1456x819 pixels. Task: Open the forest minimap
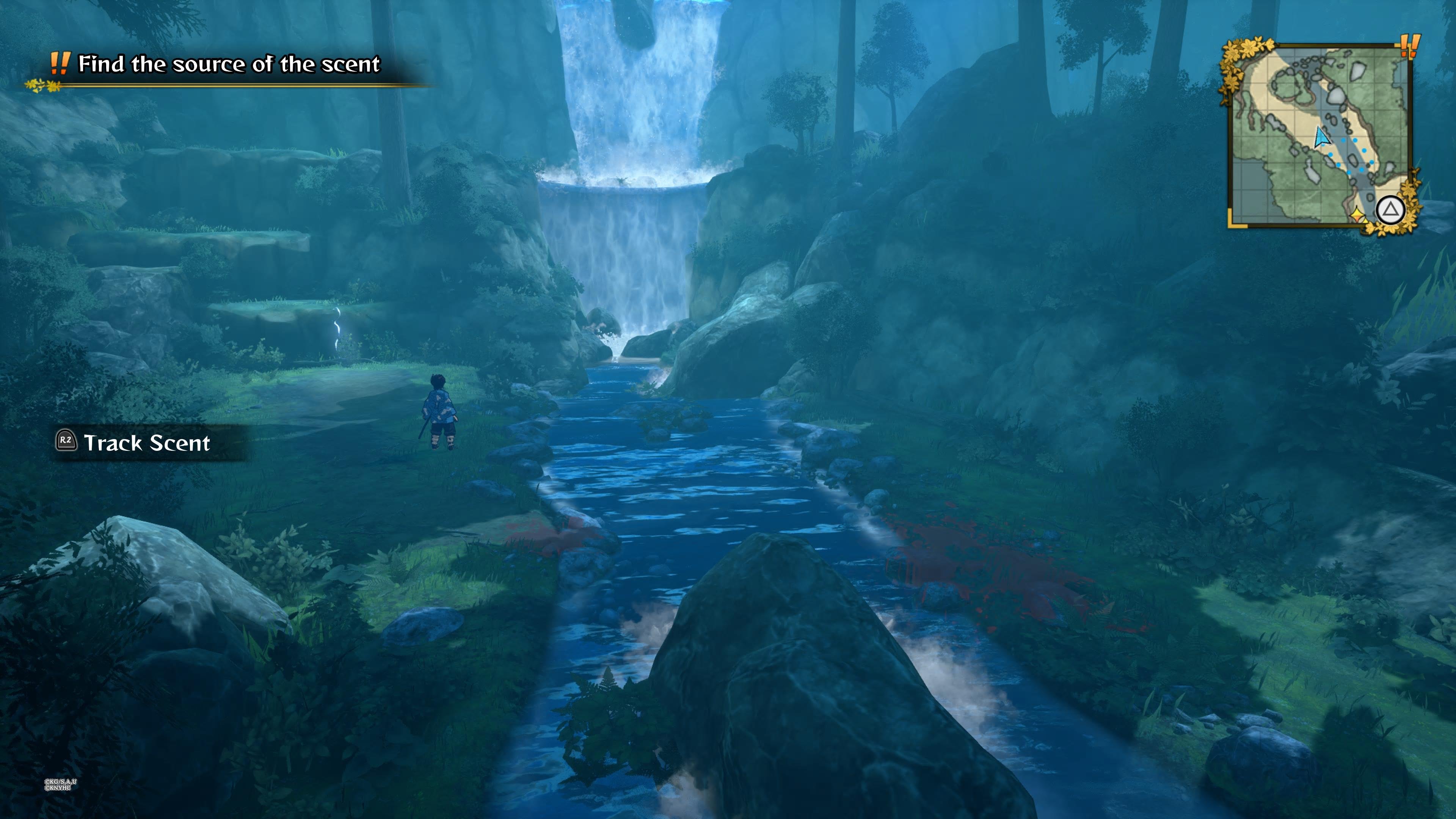click(1320, 136)
